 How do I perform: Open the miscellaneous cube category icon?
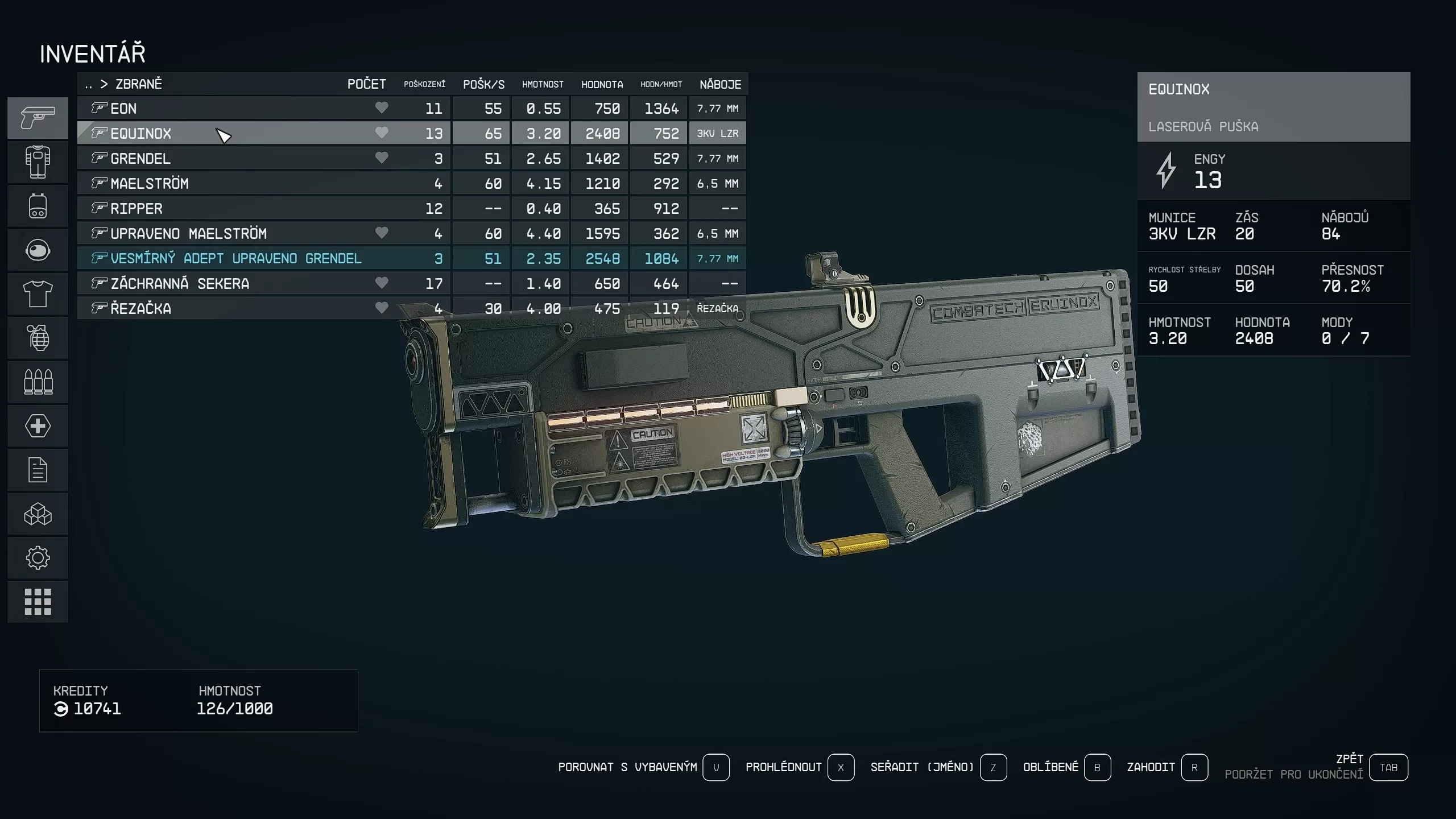click(37, 514)
